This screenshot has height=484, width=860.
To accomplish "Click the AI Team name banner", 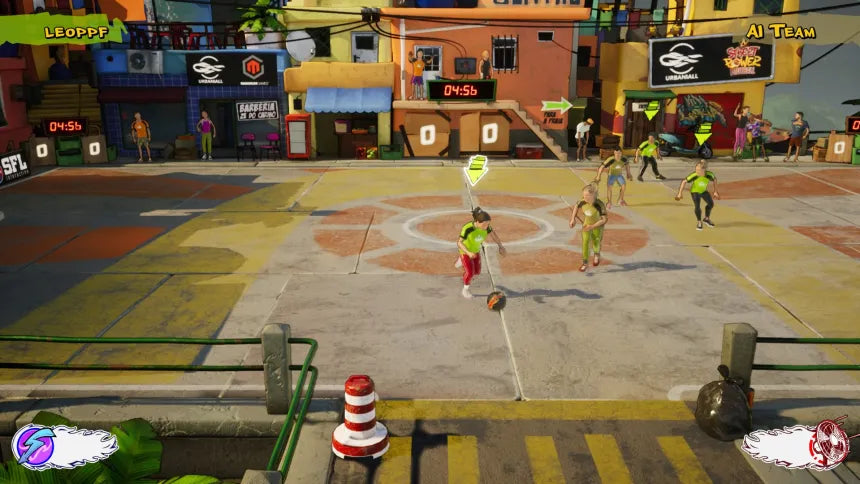I will (781, 31).
